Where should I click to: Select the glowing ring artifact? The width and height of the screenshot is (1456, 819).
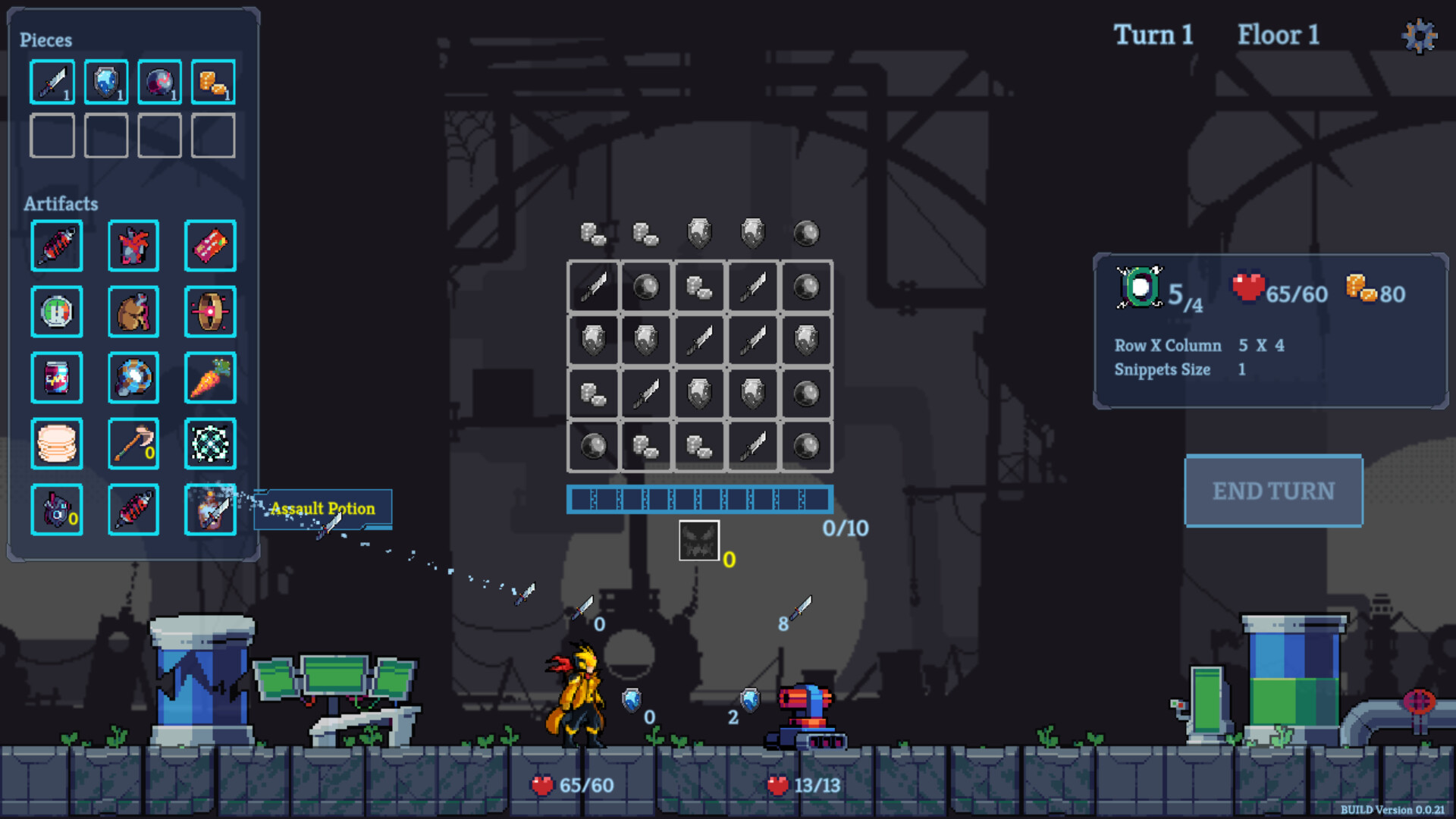click(211, 312)
